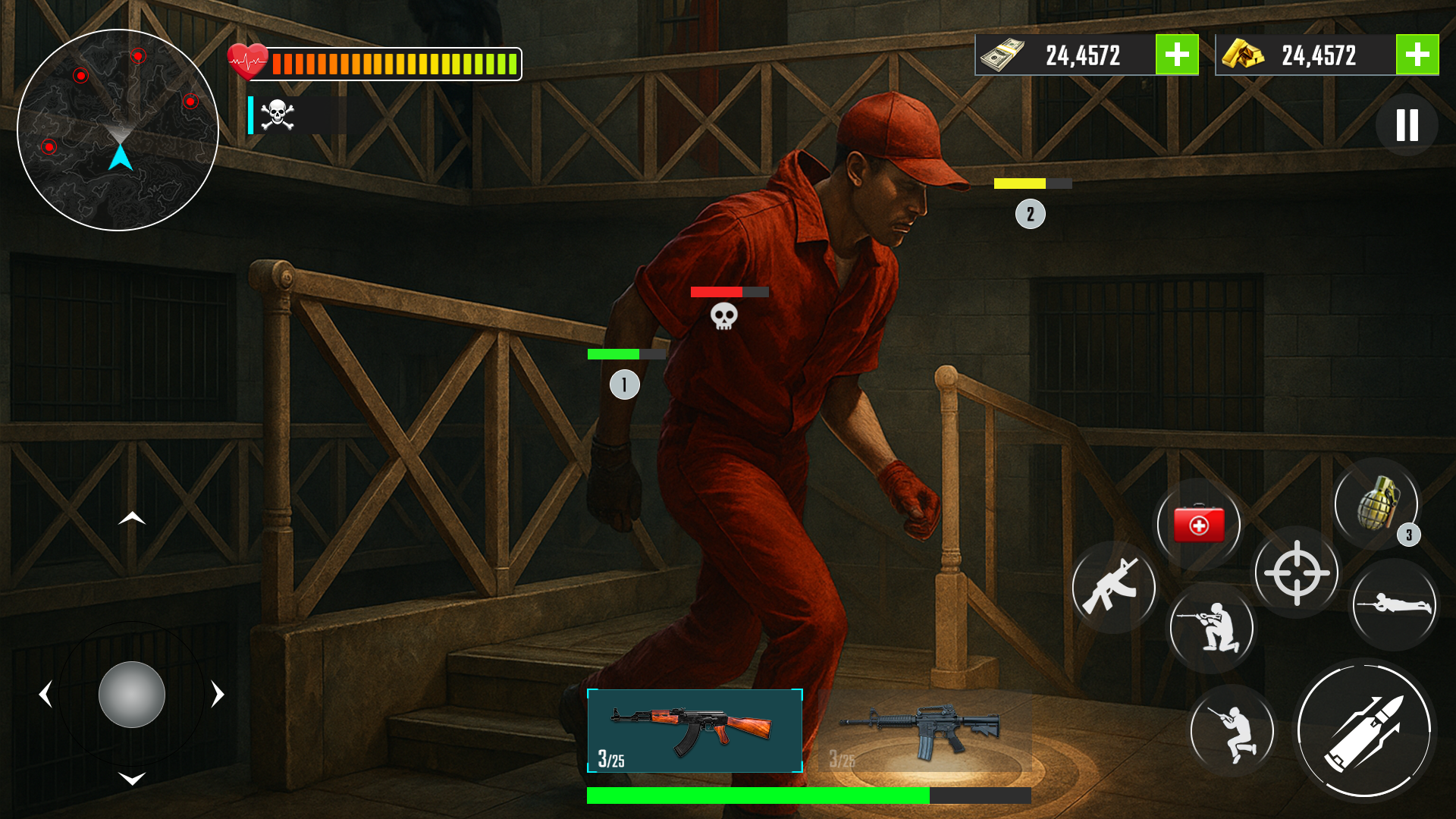
Task: Open the circular minimap
Action: (118, 130)
